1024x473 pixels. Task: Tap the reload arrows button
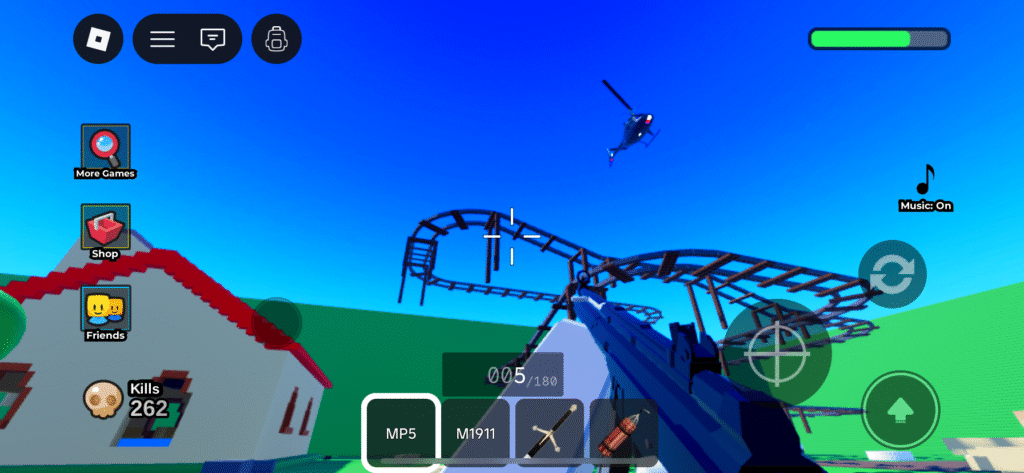(x=892, y=274)
